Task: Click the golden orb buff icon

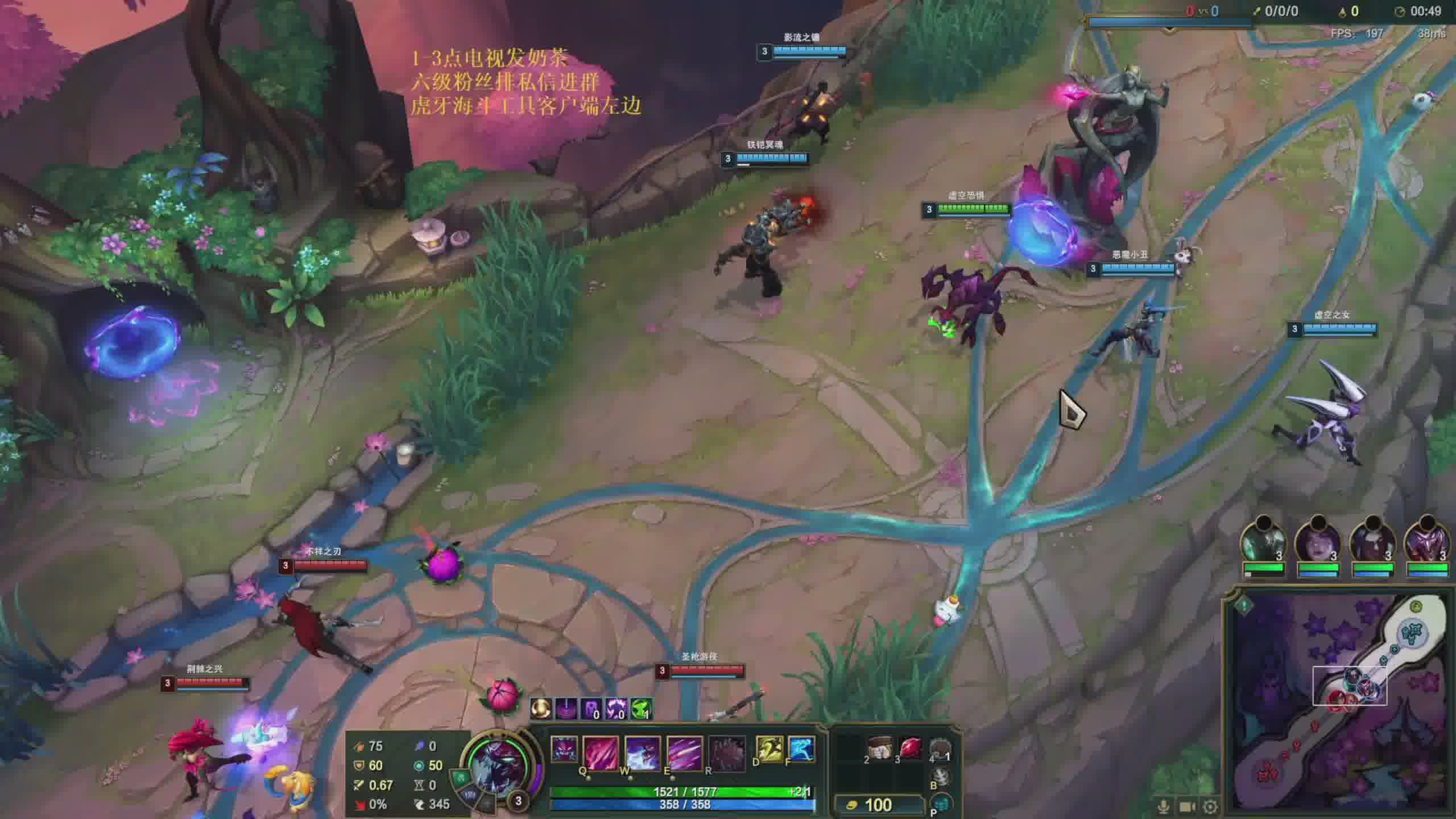Action: pos(540,709)
